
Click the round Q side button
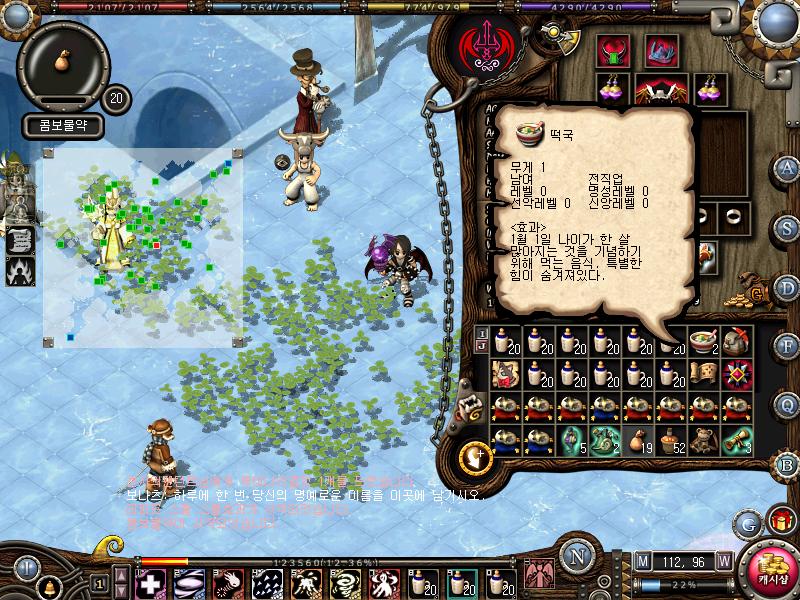788,404
